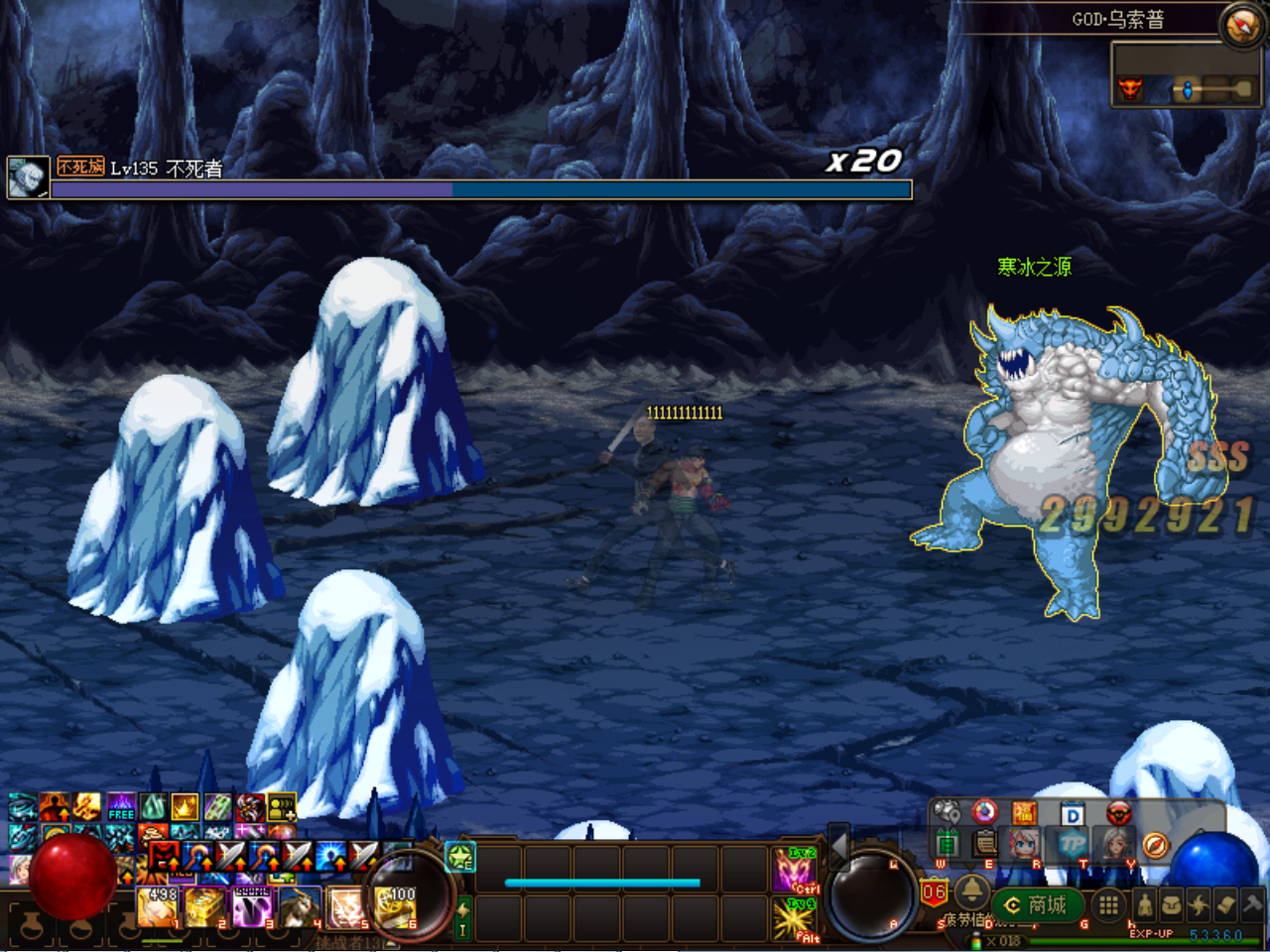Viewport: 1270px width, 952px height.
Task: Open the 商城 in-game shop
Action: (1037, 905)
